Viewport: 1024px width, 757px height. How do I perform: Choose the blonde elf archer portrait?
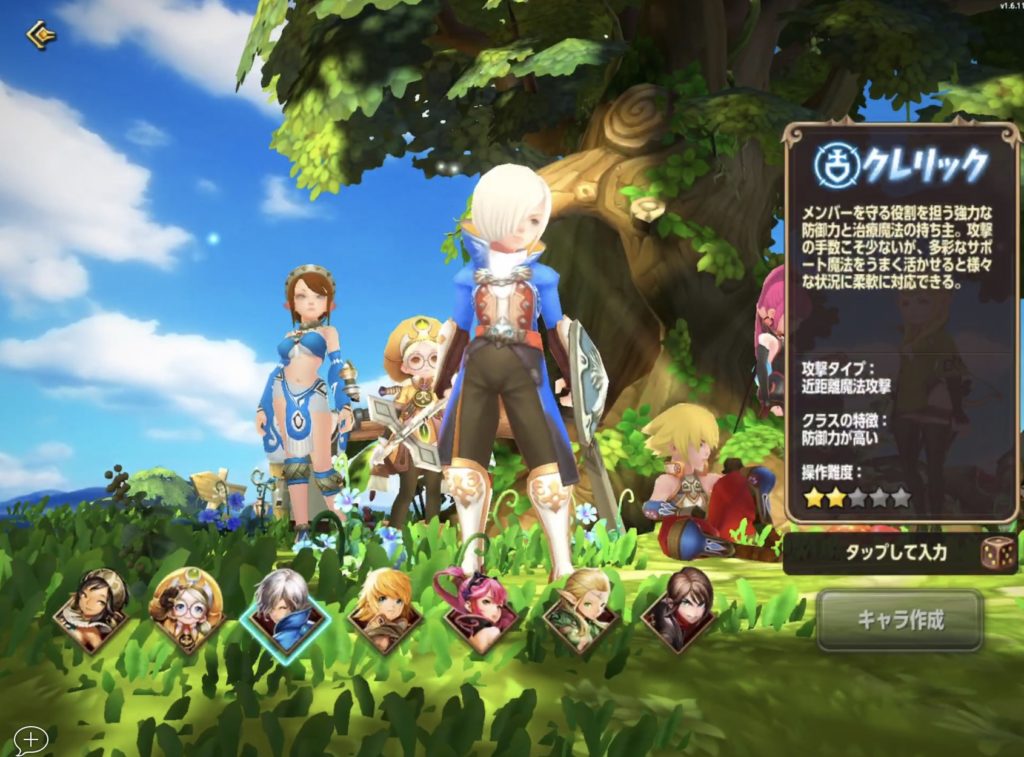(579, 608)
